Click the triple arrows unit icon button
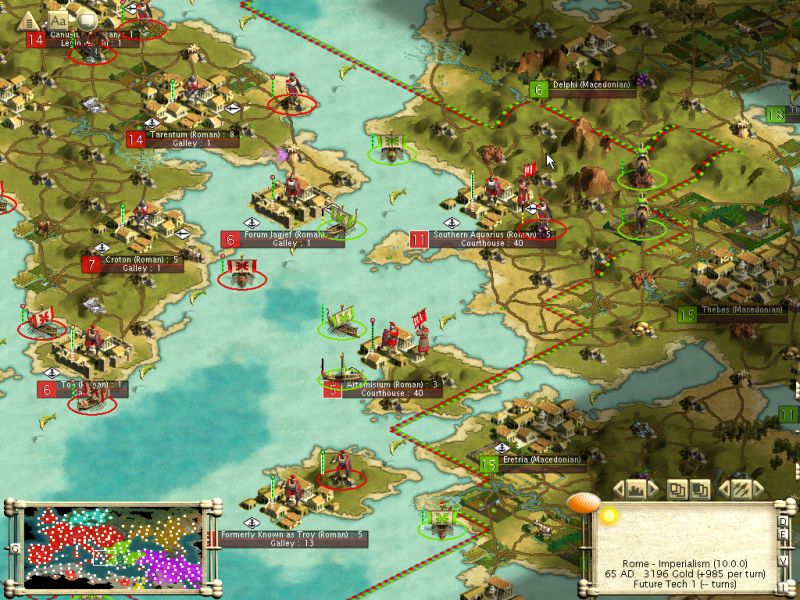This screenshot has width=800, height=600. 741,489
